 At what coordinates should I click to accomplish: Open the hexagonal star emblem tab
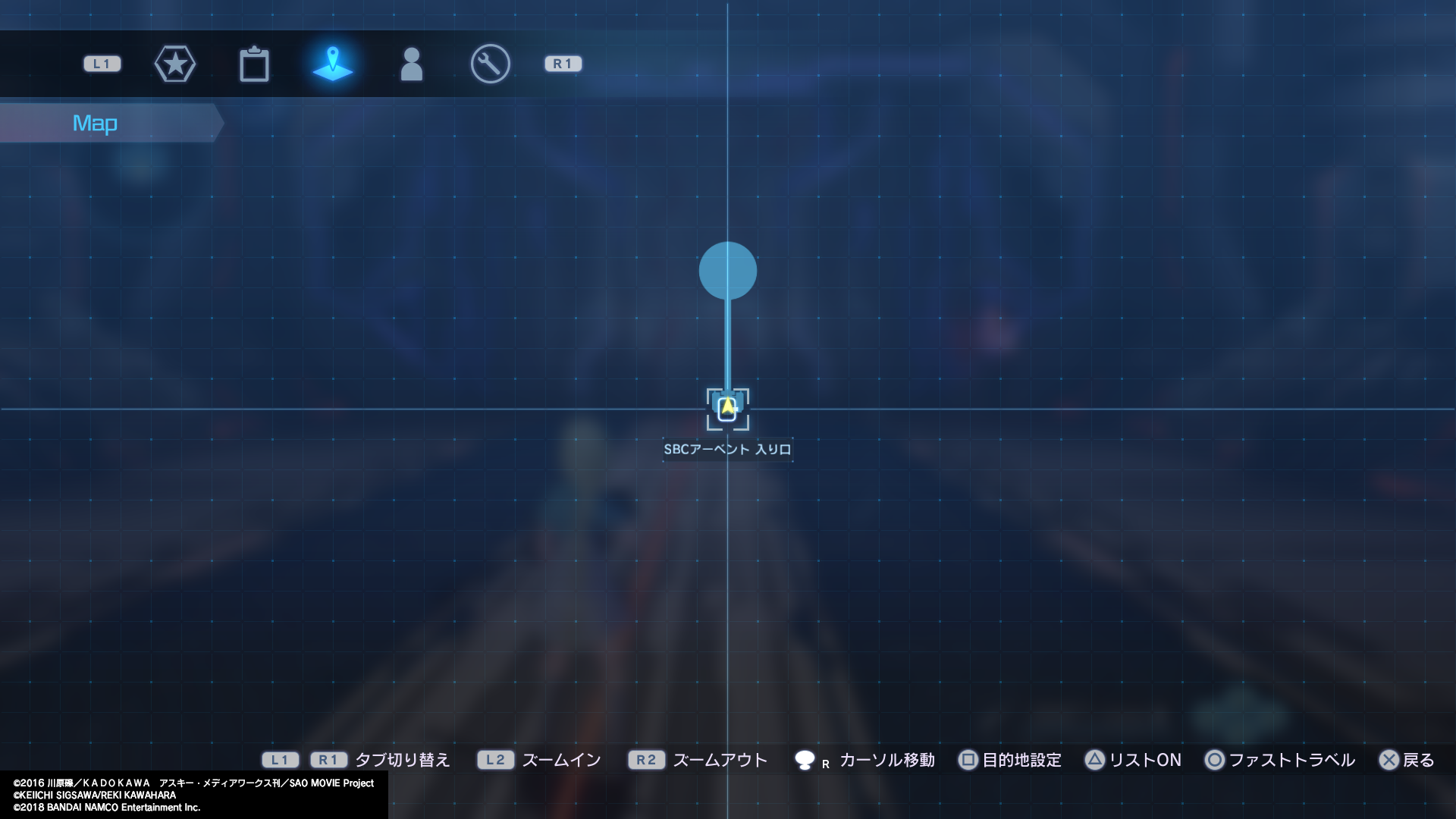click(175, 64)
